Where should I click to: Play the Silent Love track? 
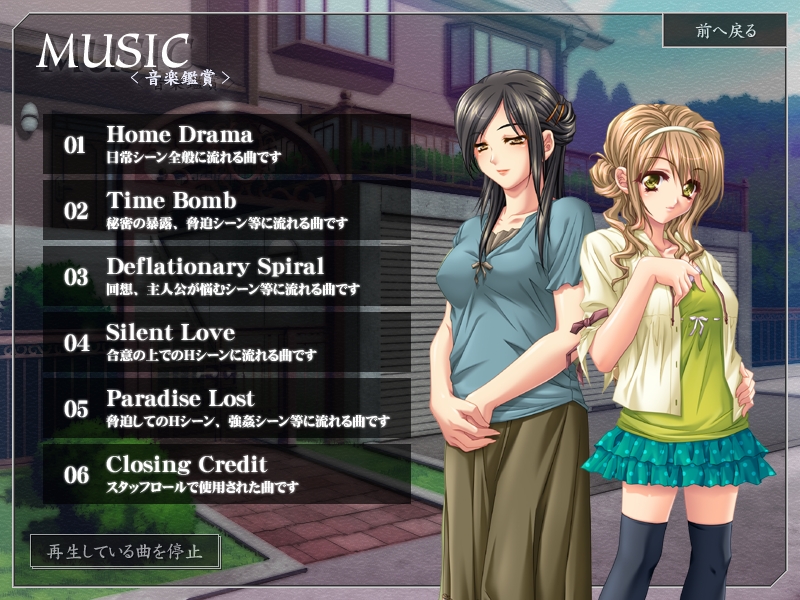(x=227, y=342)
